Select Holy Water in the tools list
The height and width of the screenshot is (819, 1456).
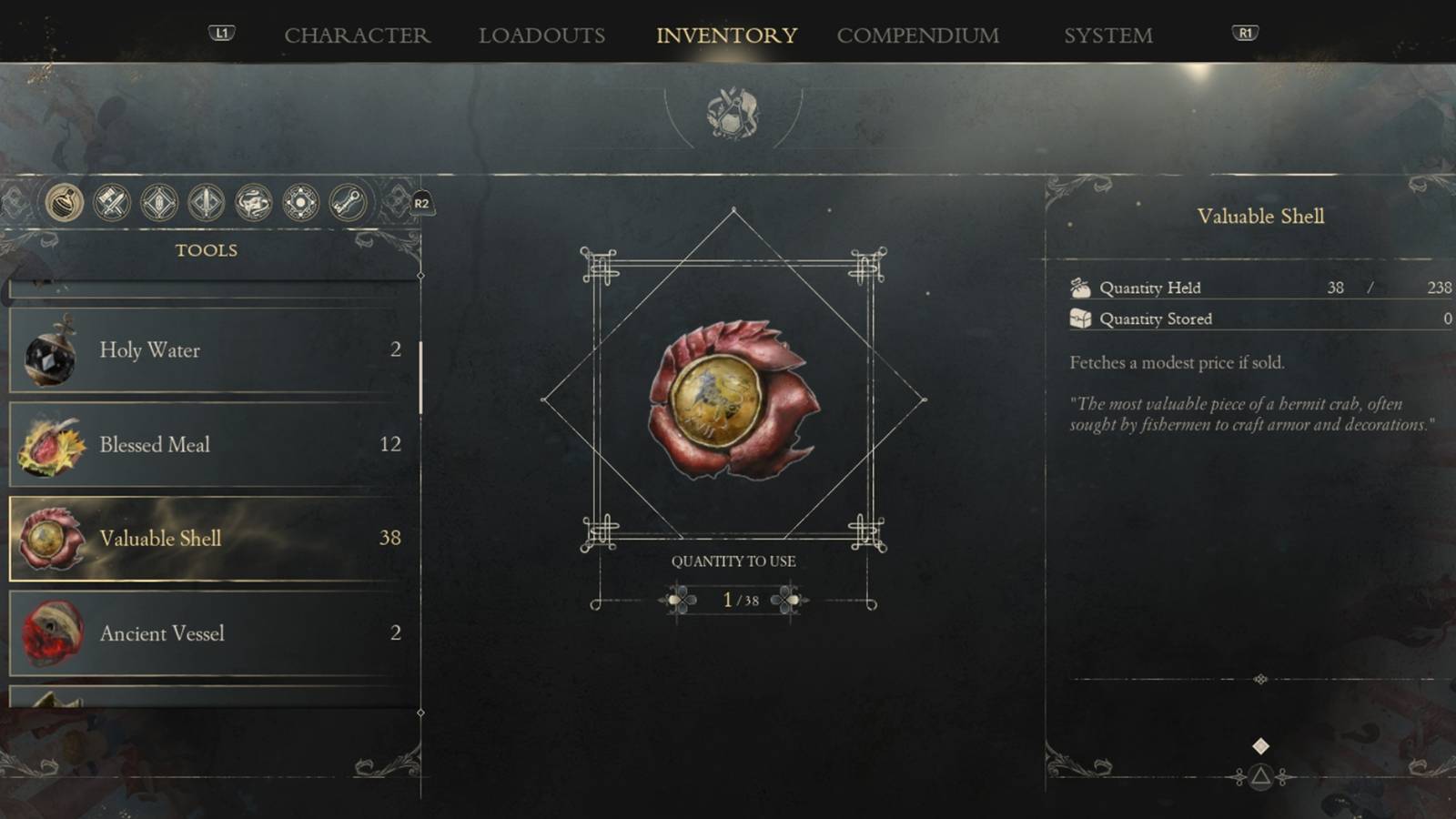[205, 350]
